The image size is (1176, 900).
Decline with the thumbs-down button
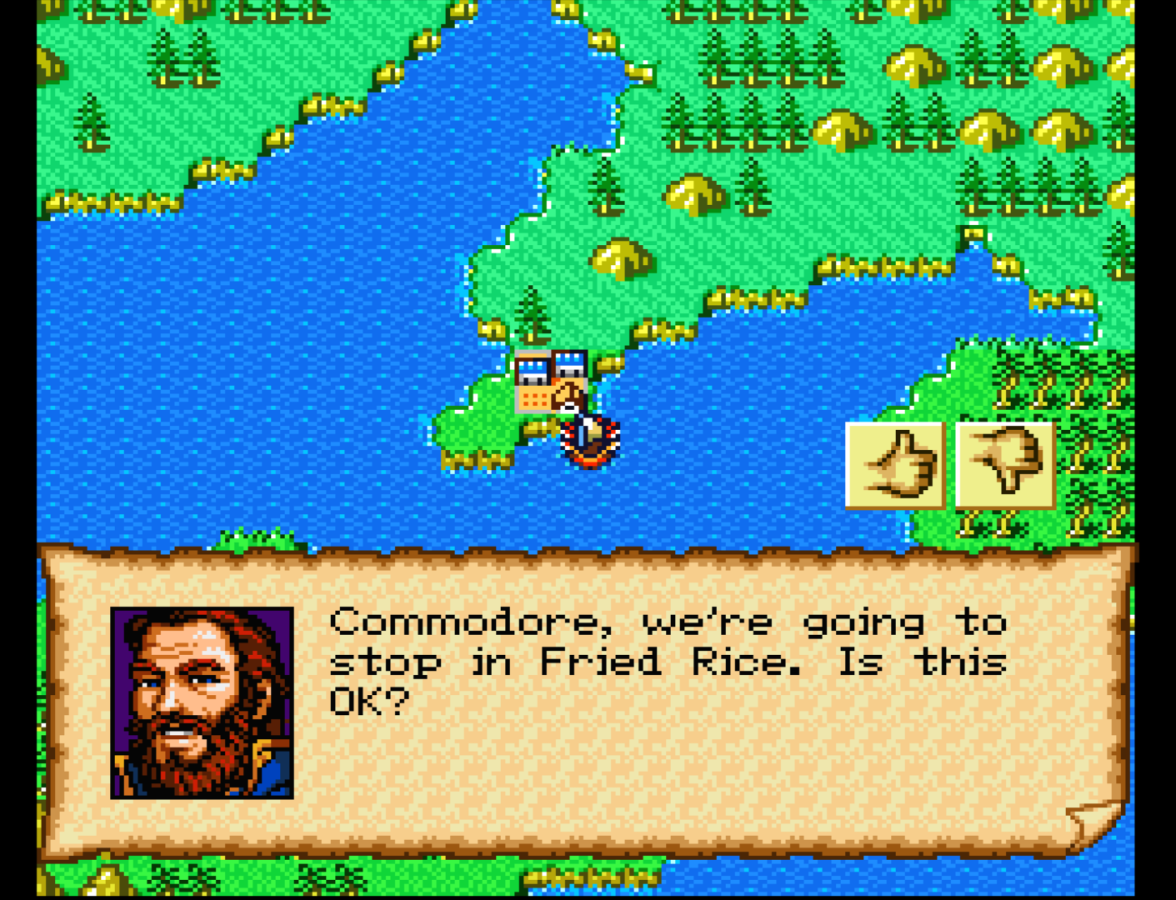[x=1005, y=465]
